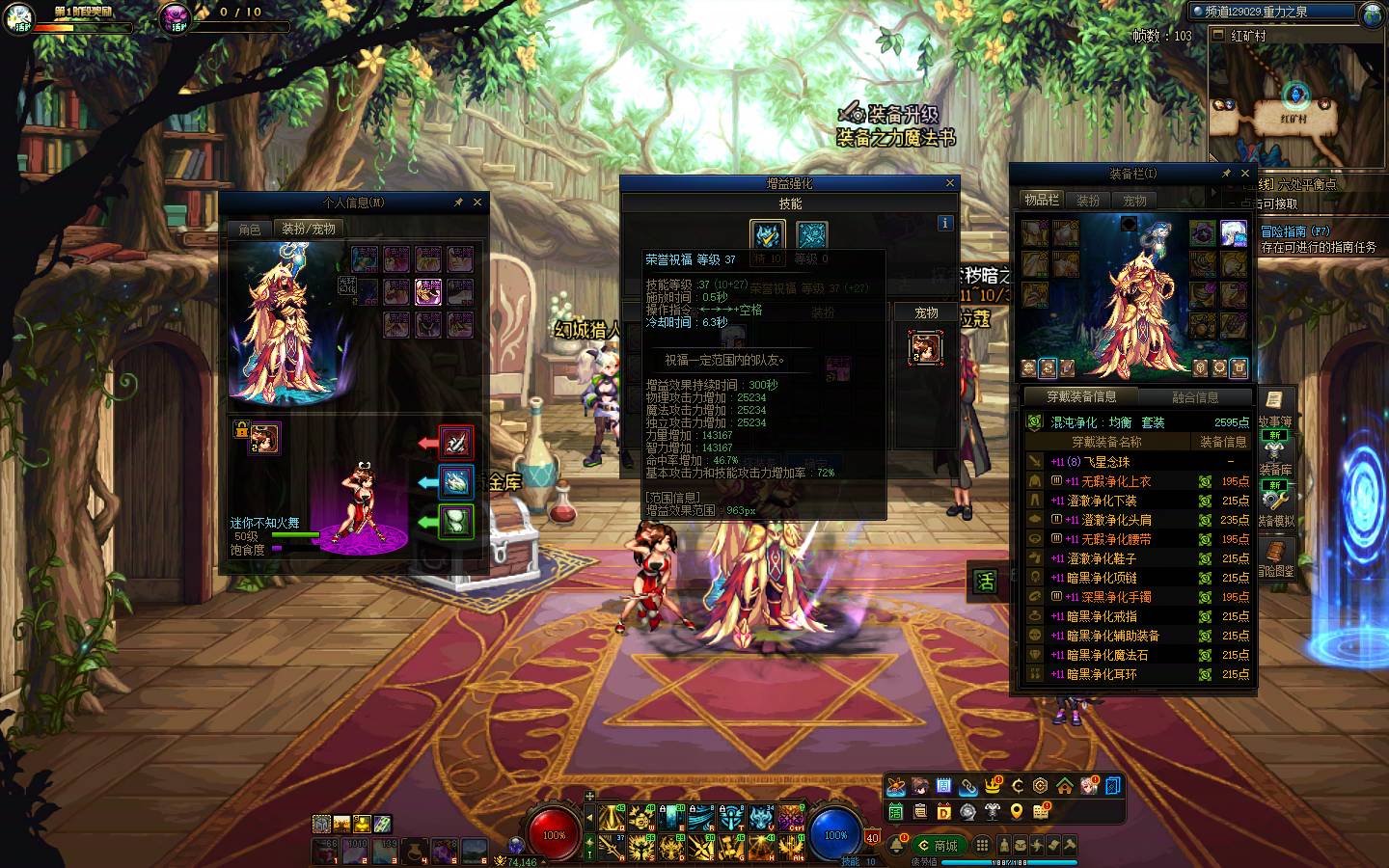Open the 物品栏 inventory tab
This screenshot has width=1389, height=868.
coord(1042,200)
